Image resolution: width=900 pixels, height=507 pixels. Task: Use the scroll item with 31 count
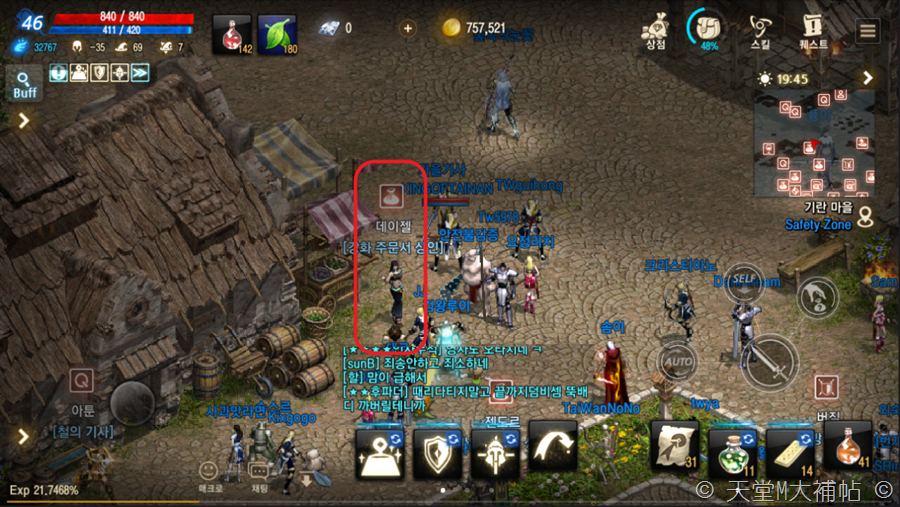tap(675, 445)
